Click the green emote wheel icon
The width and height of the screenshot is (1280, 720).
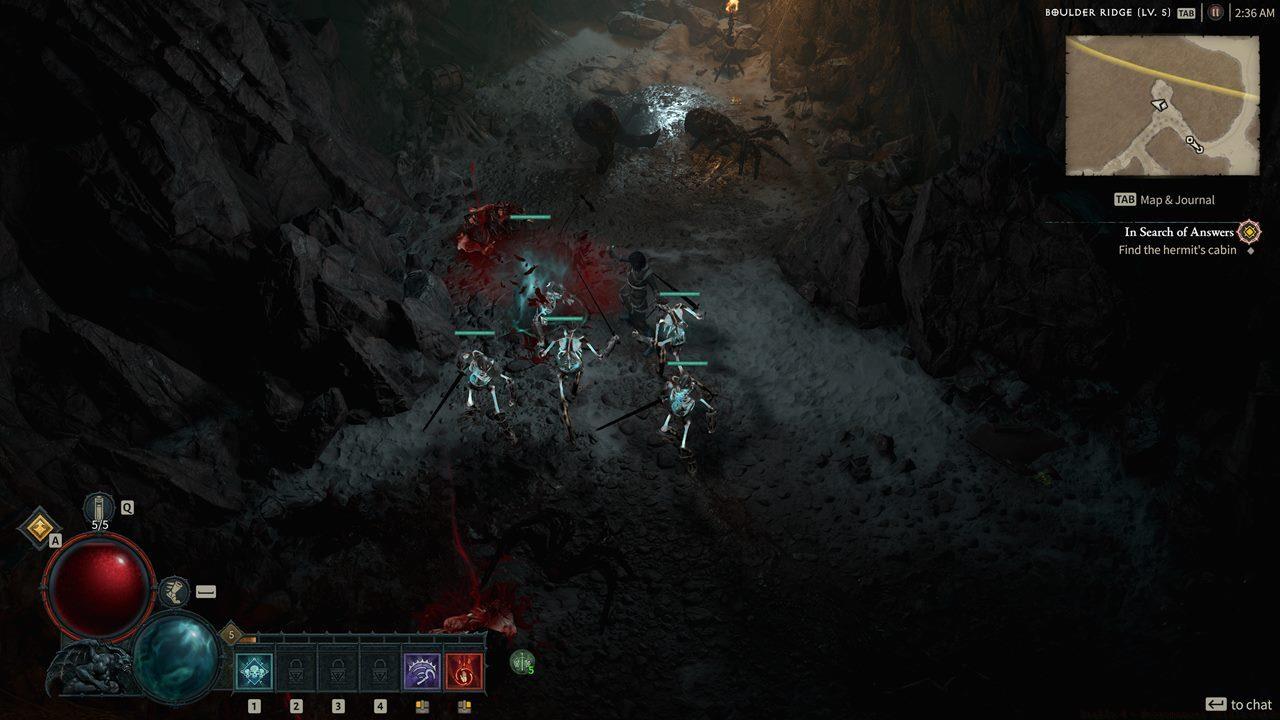(x=522, y=661)
